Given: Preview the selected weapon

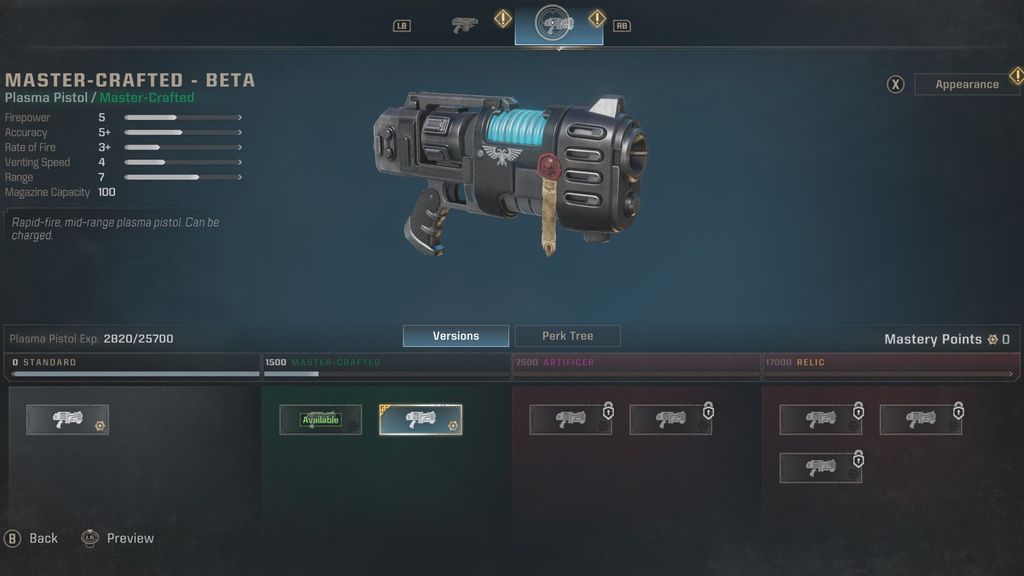Looking at the screenshot, I should tap(118, 538).
